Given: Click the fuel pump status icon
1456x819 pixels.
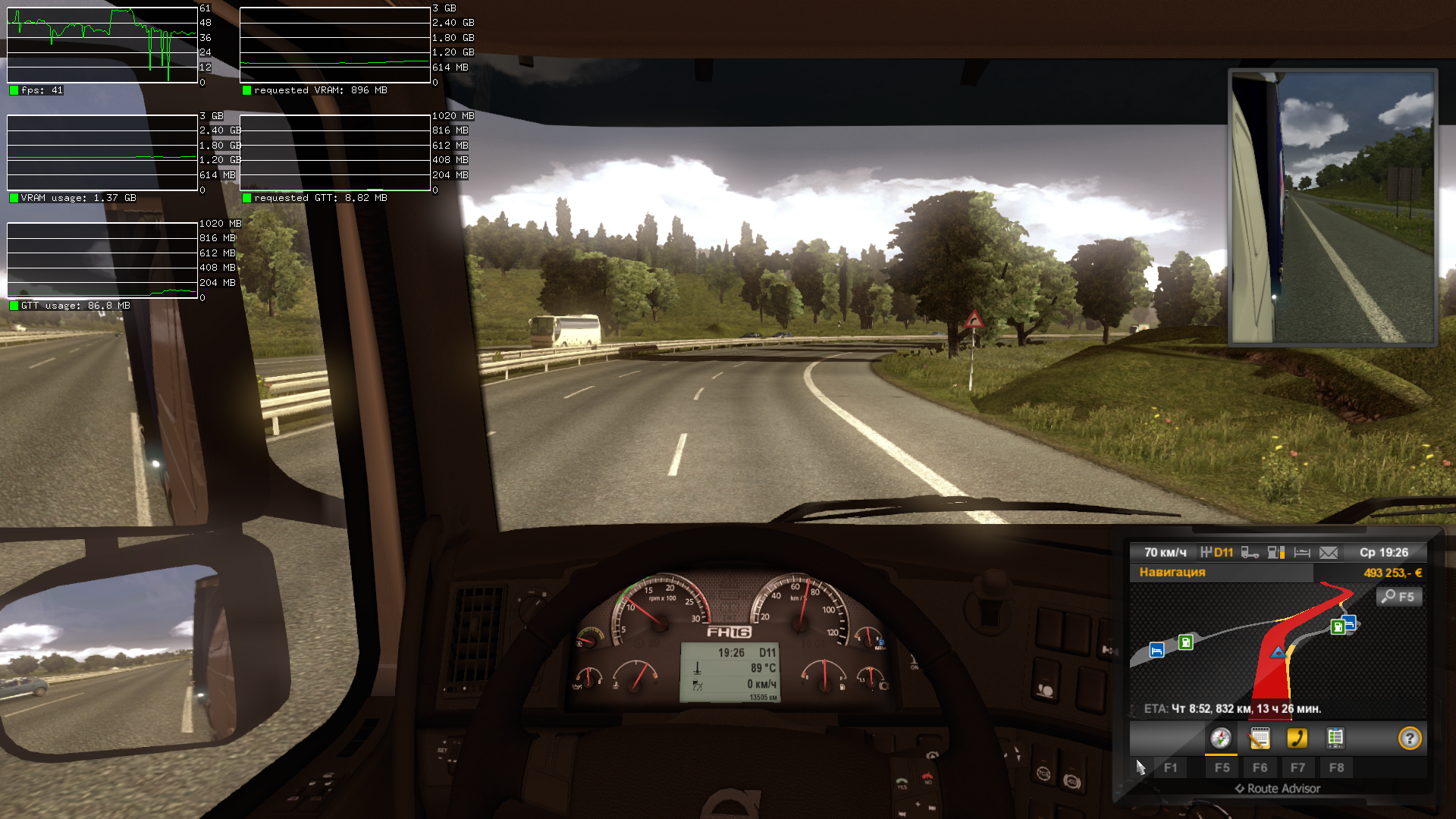Looking at the screenshot, I should [1276, 553].
